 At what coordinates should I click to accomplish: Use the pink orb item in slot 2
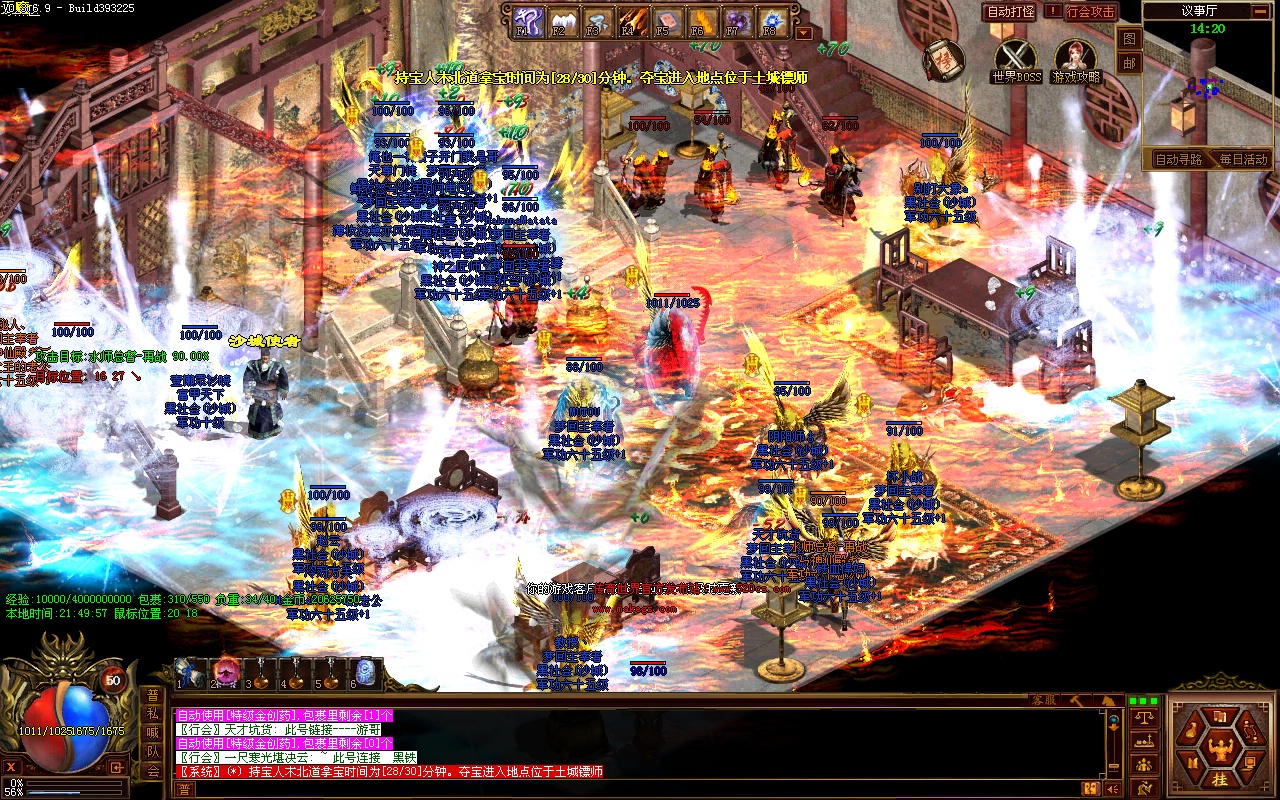point(225,672)
